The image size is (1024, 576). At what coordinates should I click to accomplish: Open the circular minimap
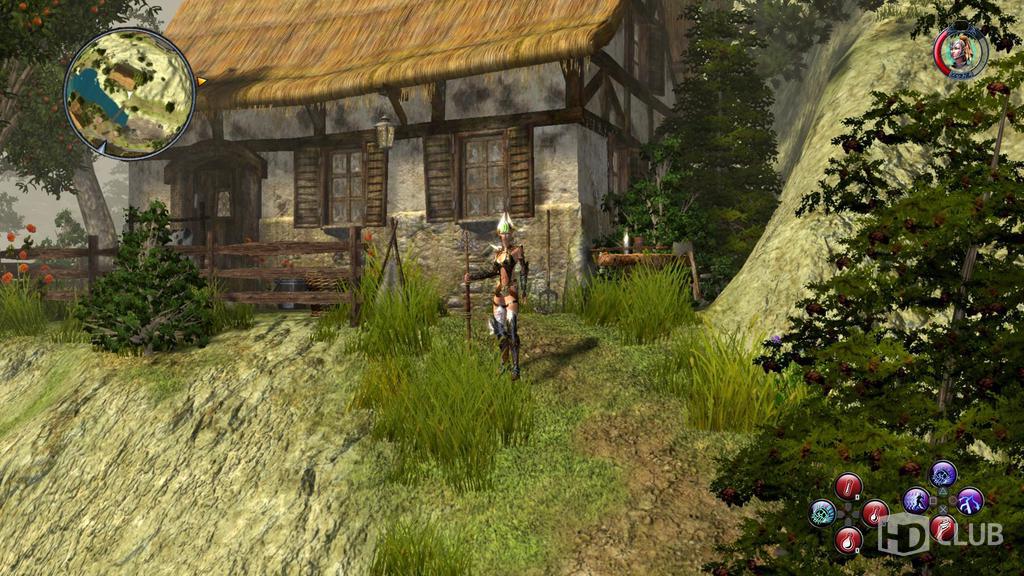tap(130, 92)
